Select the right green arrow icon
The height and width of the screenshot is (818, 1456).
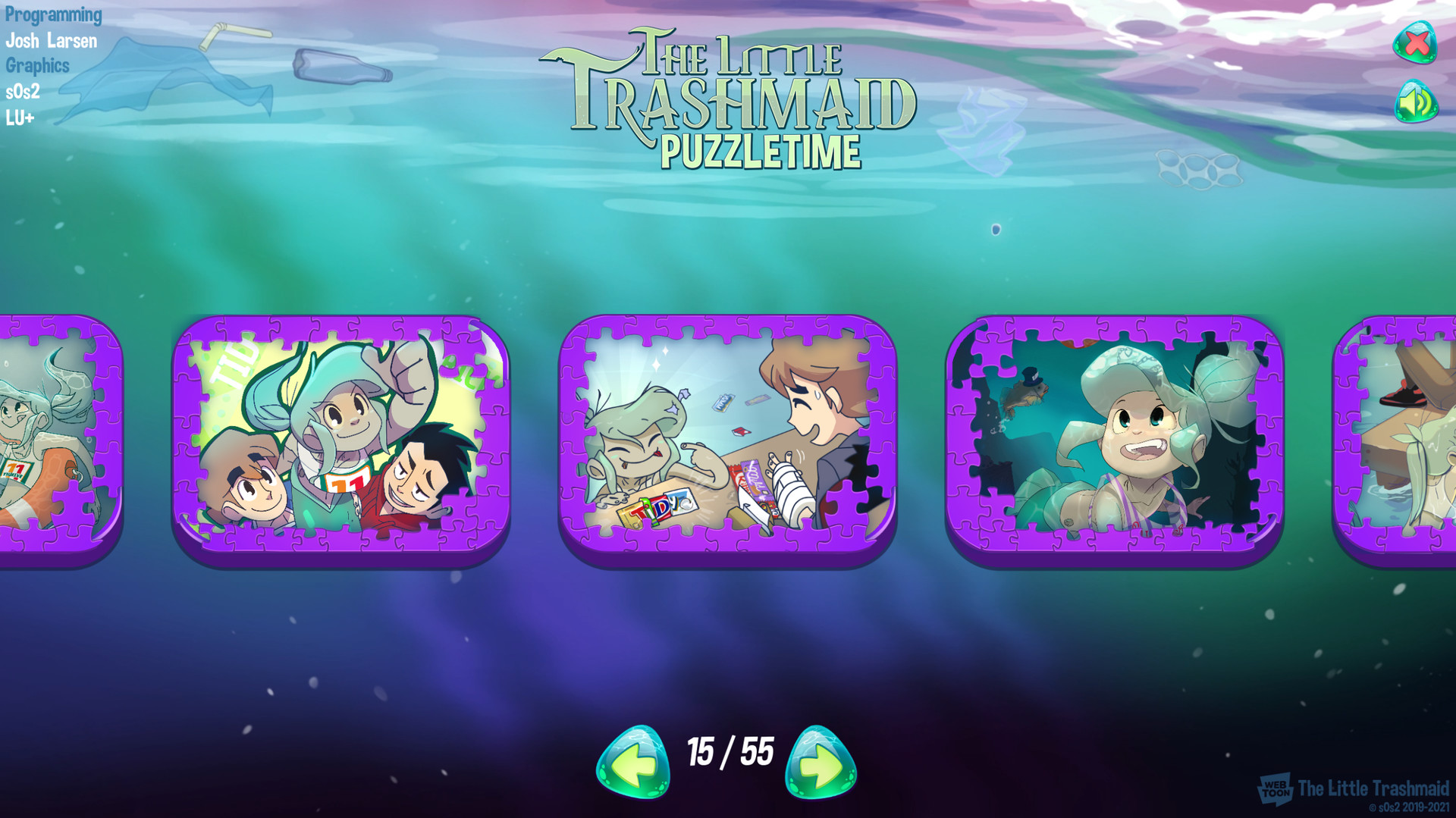pyautogui.click(x=820, y=760)
